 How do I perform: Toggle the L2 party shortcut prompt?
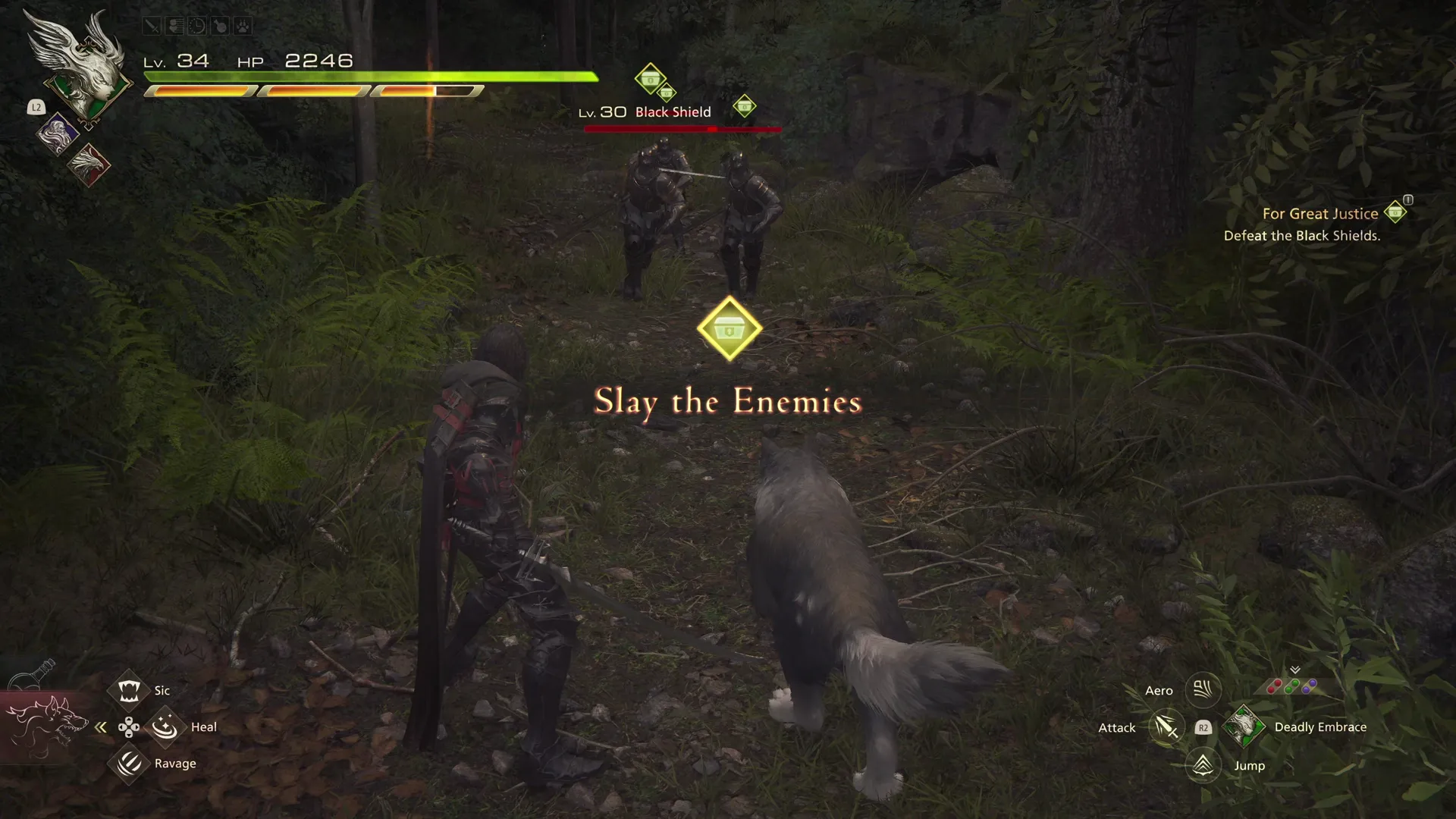point(36,108)
